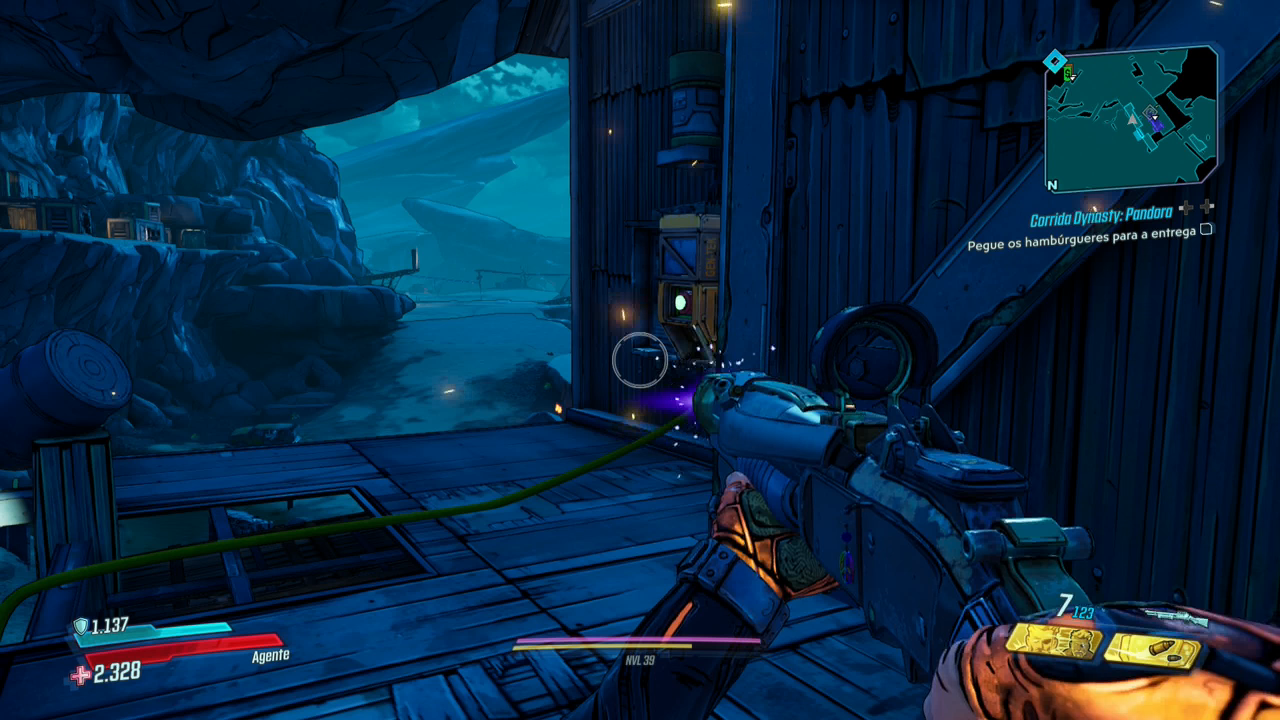Select the Corrida Dynasty: Pandora mission title
This screenshot has width=1280, height=720.
(x=1102, y=213)
